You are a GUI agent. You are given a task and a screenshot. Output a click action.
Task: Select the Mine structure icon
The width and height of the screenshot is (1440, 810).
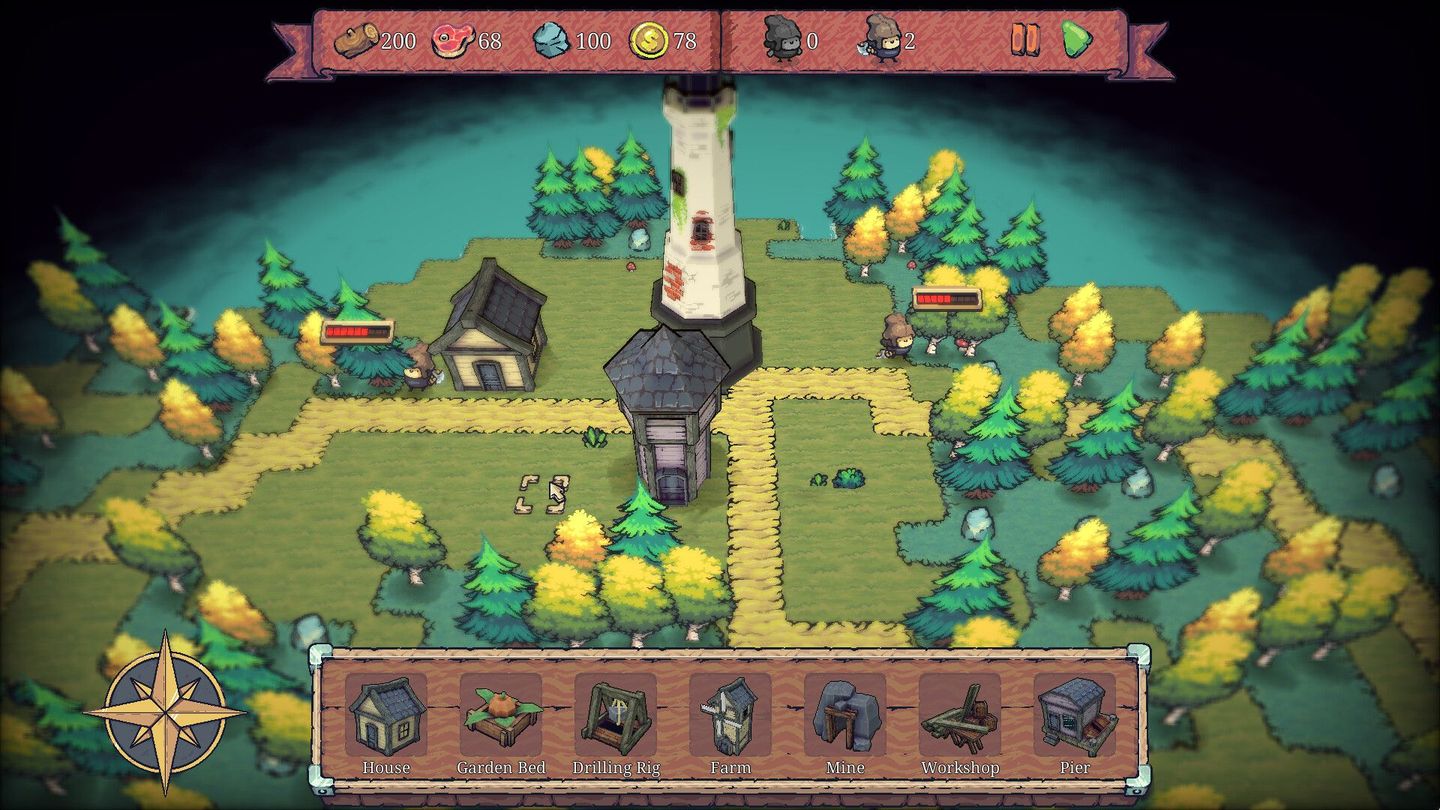[x=845, y=713]
